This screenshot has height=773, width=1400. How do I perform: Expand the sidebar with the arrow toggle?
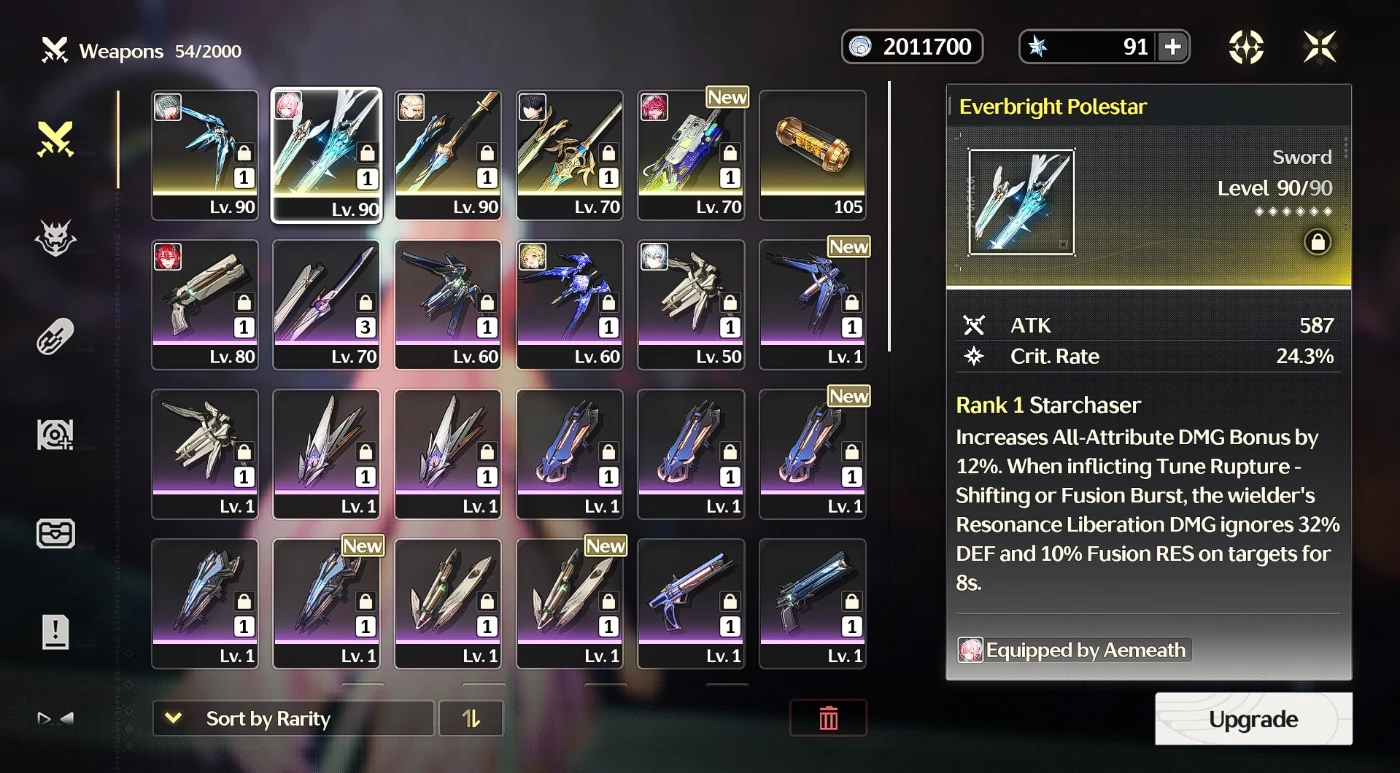point(55,718)
